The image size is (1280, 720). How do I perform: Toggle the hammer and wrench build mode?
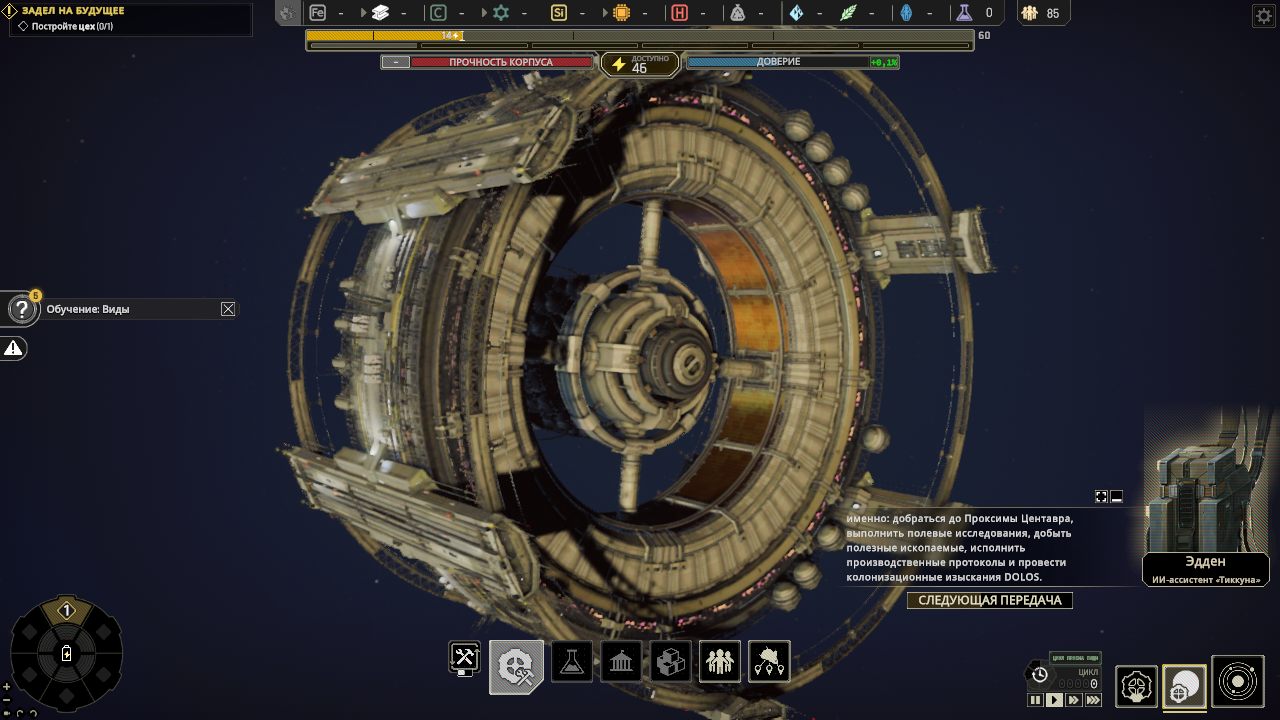point(464,656)
